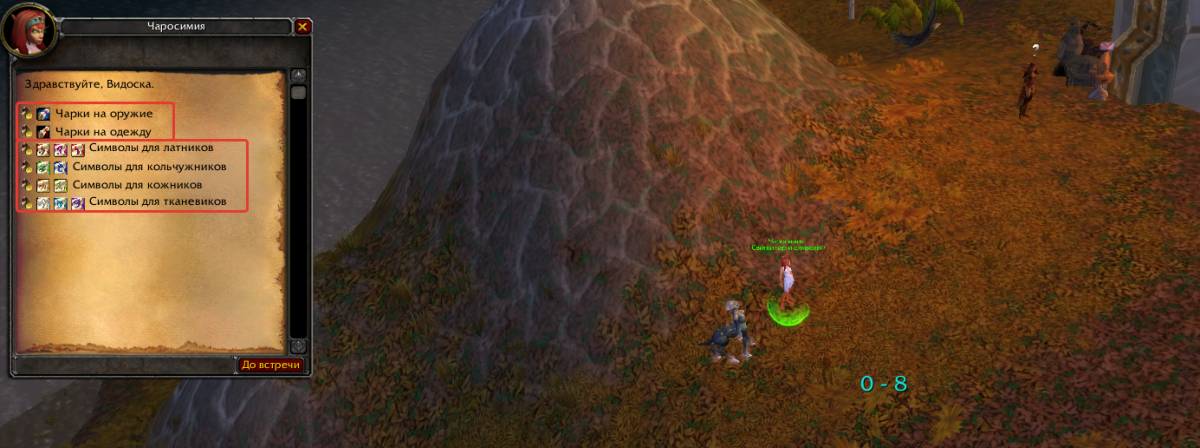Click the dialog scrollbar's down arrow
Image resolution: width=1200 pixels, height=448 pixels.
coord(298,345)
